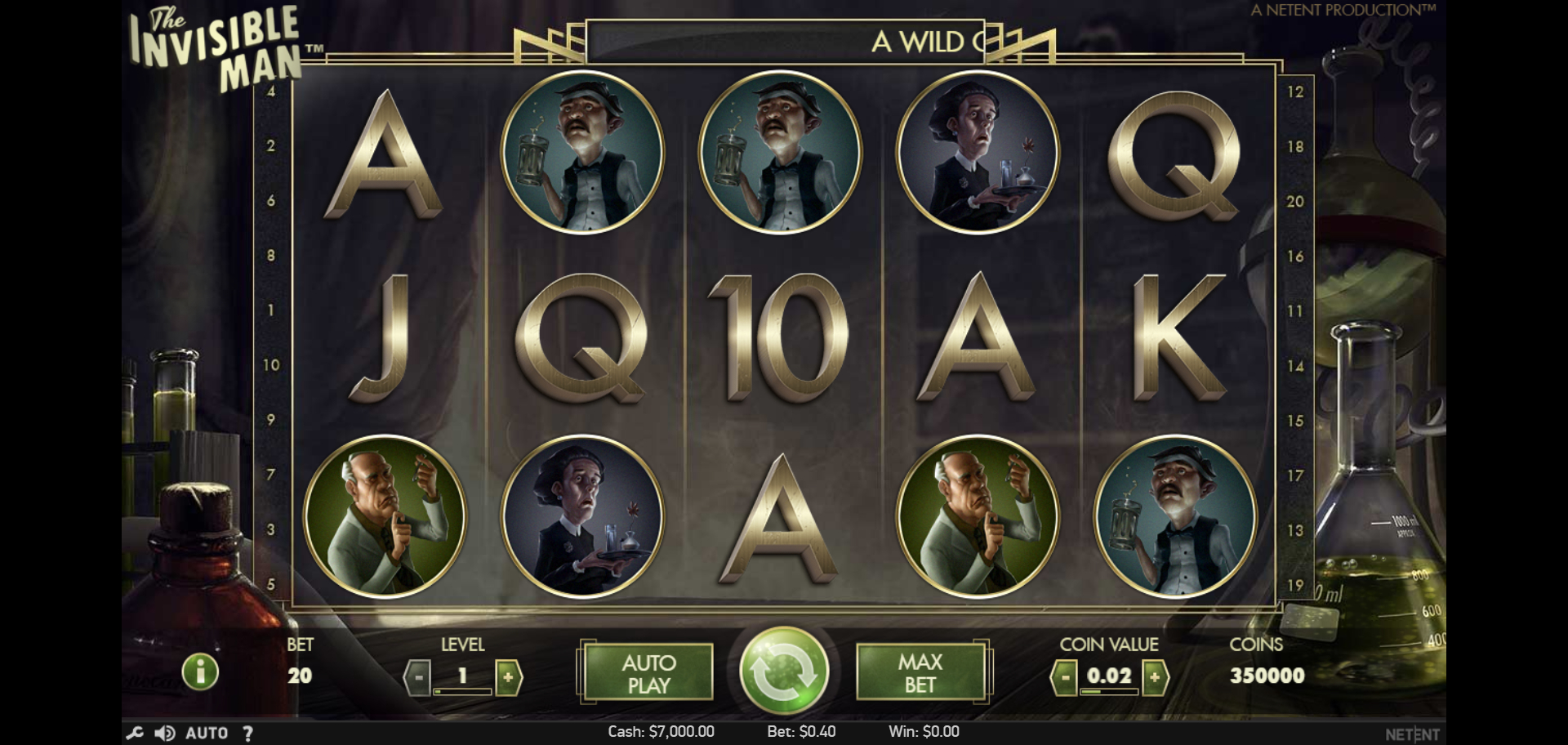Screen dimensions: 1568x745
Task: Decrease the bet level
Action: tap(418, 677)
